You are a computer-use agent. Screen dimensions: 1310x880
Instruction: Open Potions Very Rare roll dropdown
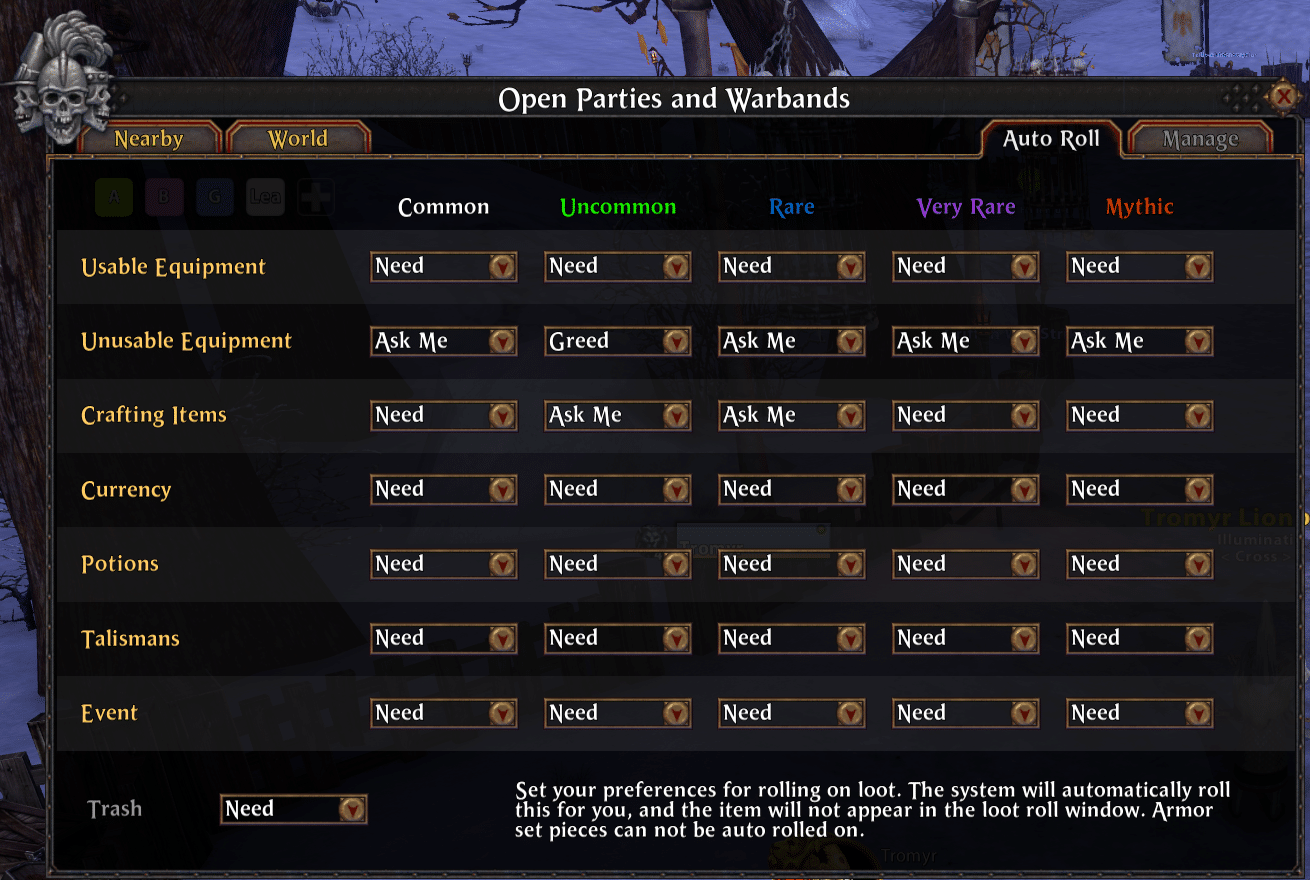(x=1024, y=564)
